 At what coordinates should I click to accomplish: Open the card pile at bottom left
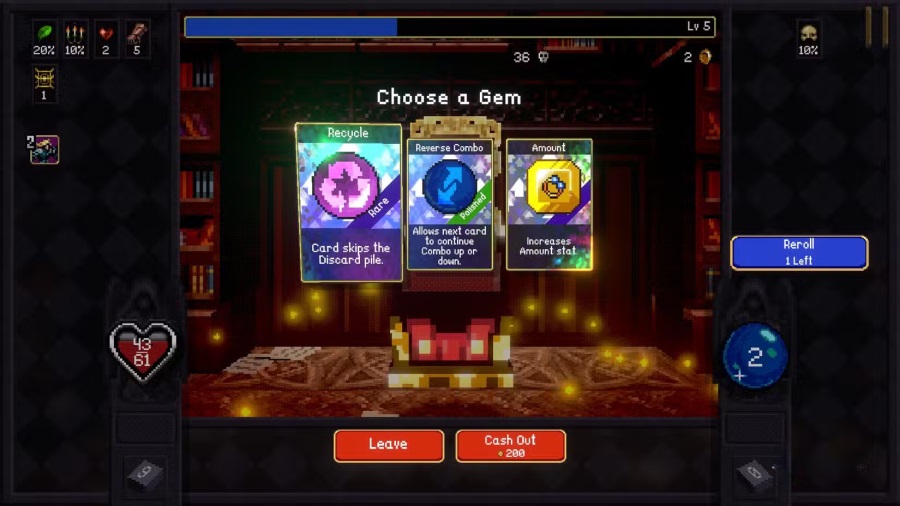point(144,474)
